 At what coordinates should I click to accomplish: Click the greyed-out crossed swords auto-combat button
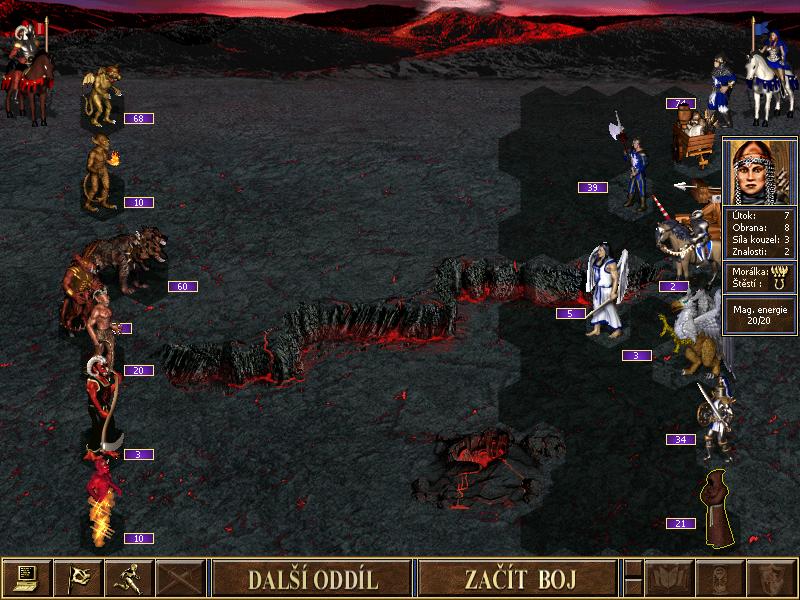[x=180, y=578]
